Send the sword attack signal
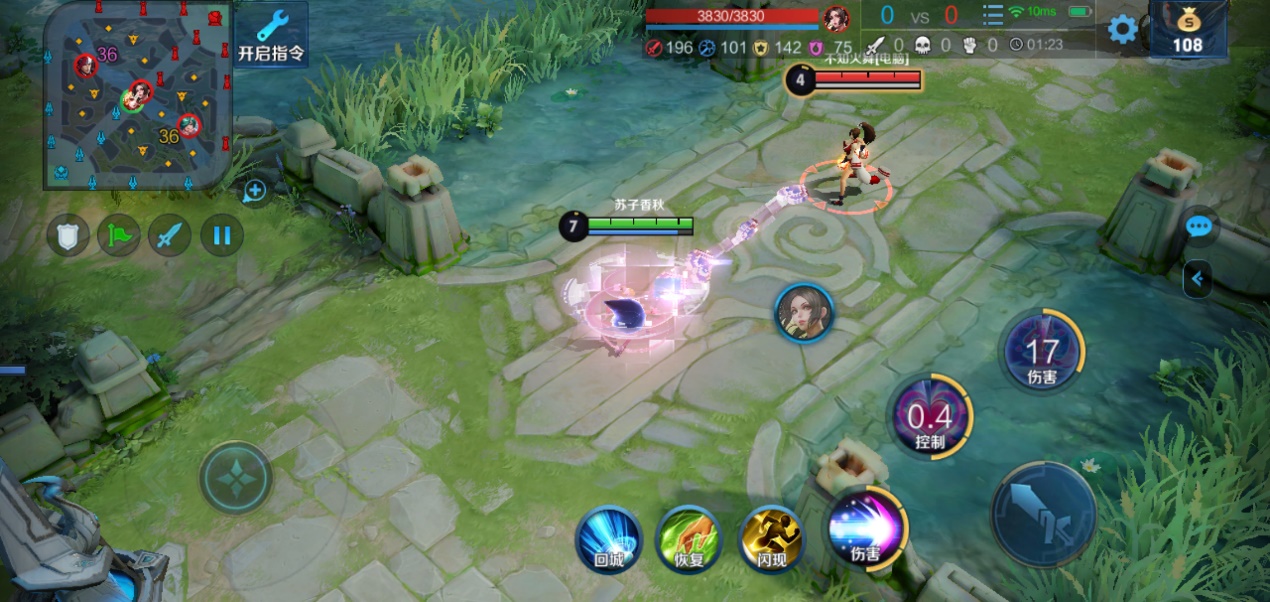The width and height of the screenshot is (1270, 602). 170,236
